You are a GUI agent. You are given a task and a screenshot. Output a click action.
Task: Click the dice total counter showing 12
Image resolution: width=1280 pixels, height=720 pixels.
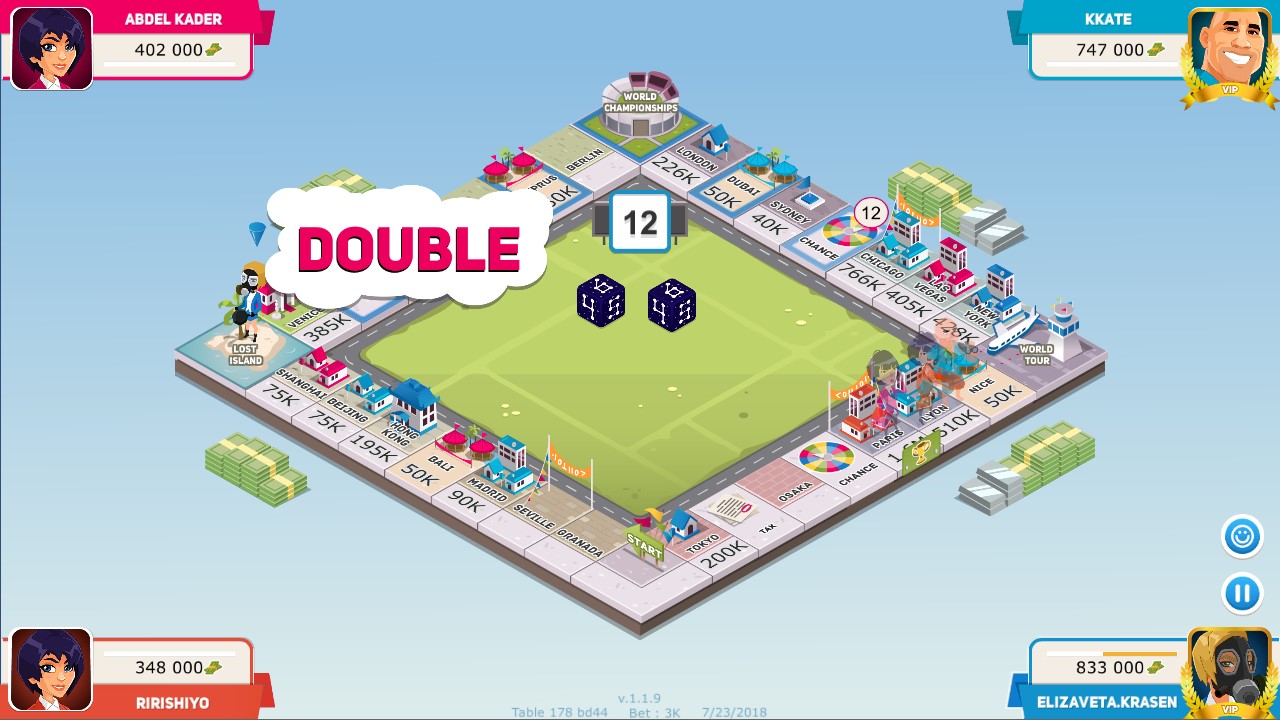(x=639, y=222)
